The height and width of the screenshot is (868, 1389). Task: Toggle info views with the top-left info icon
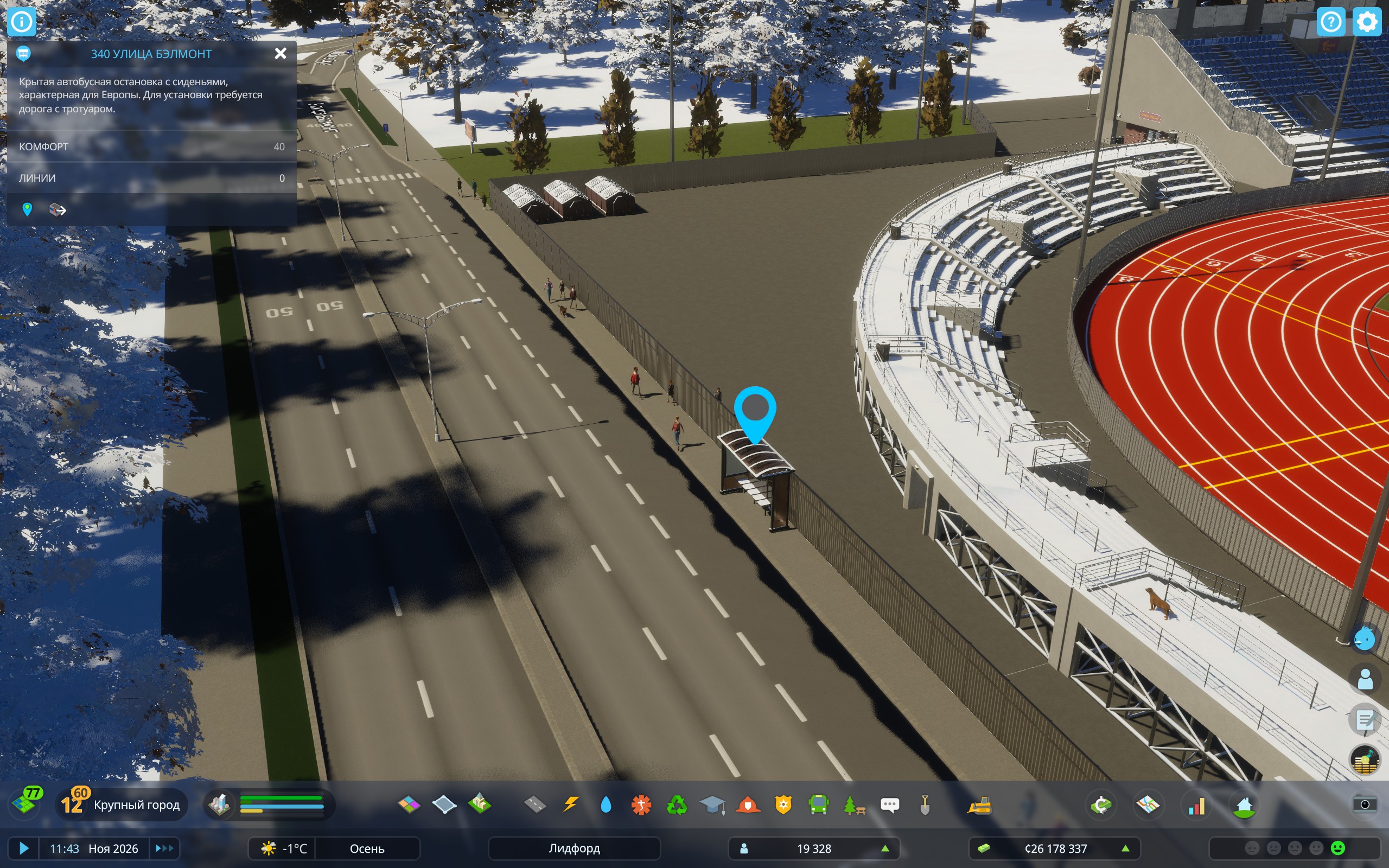click(22, 21)
